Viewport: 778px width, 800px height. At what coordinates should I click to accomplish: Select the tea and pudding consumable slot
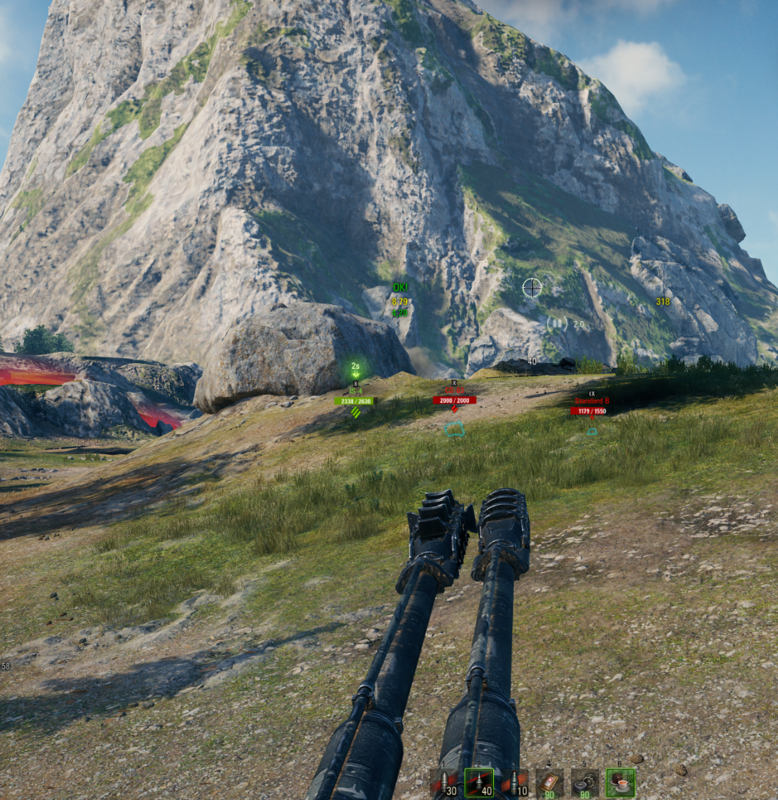[620, 782]
